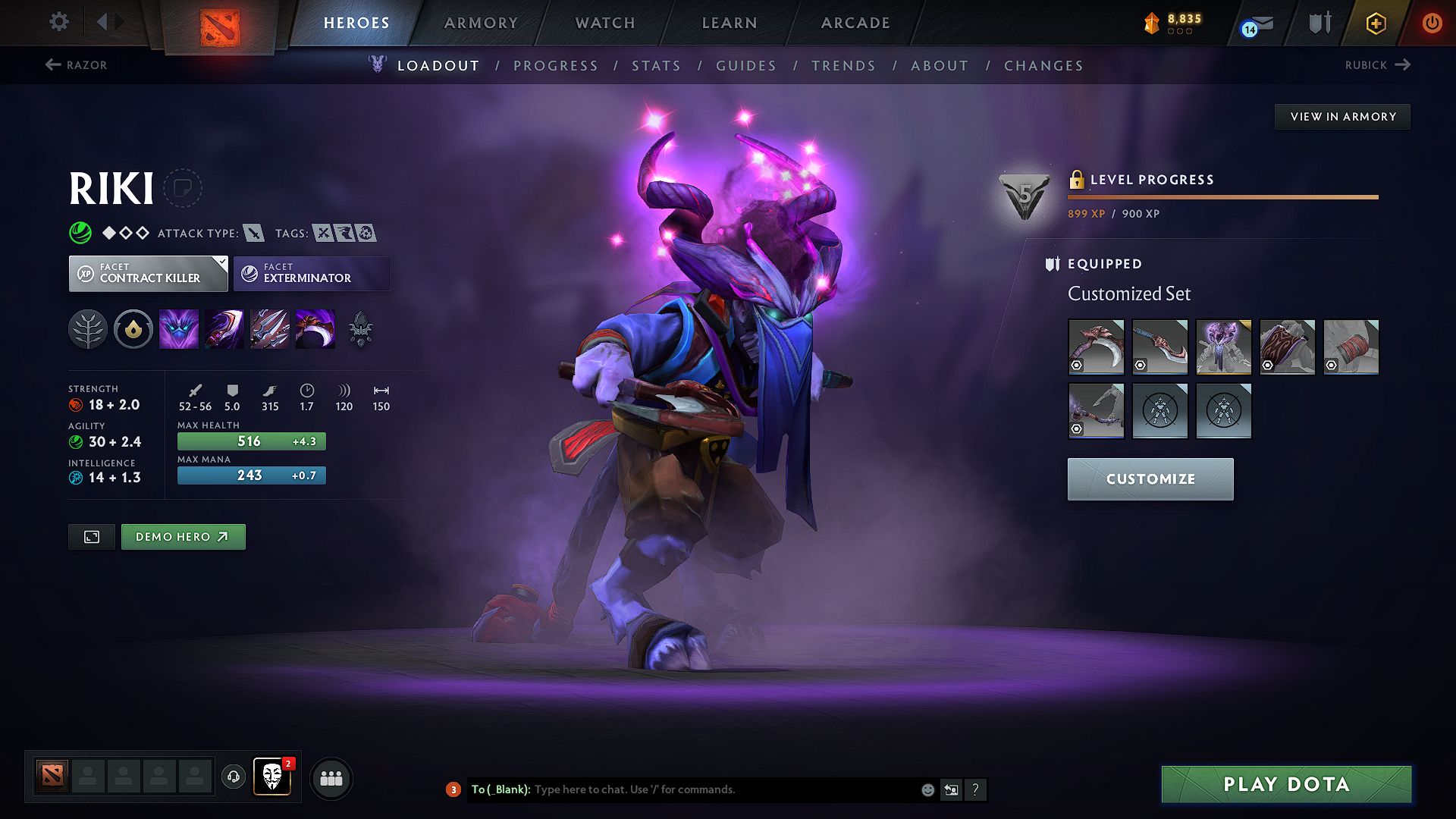Switch to the ARMORY tab

click(481, 23)
